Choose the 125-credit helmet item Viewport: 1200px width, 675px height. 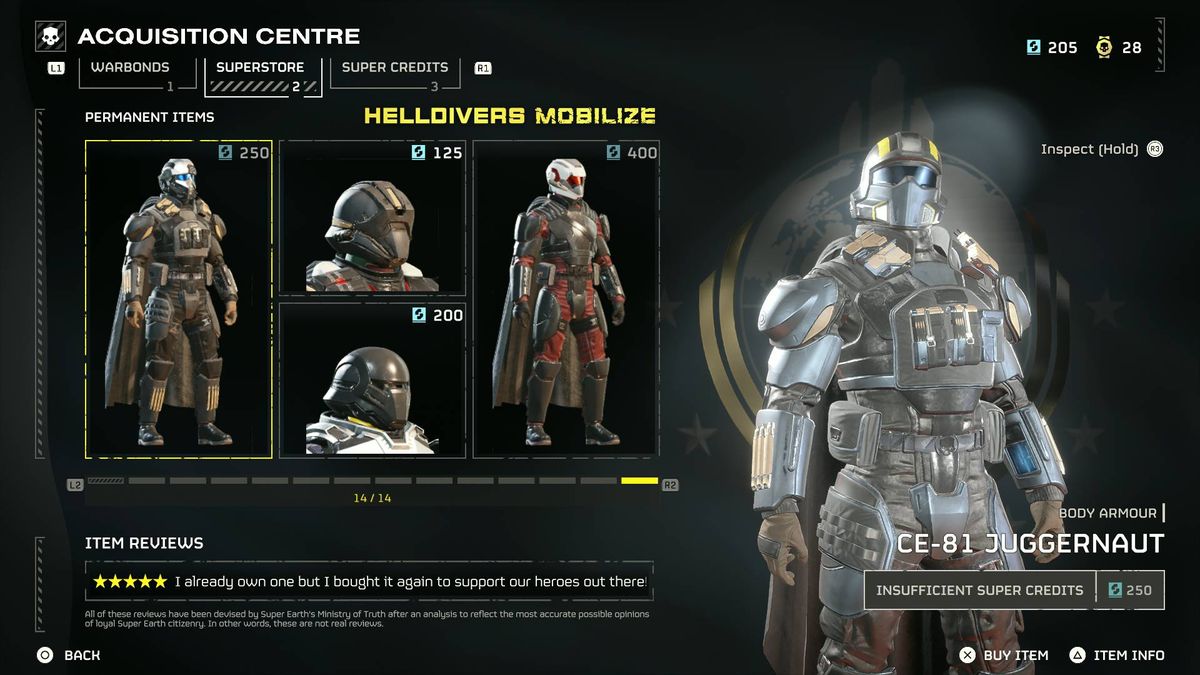pyautogui.click(x=372, y=216)
